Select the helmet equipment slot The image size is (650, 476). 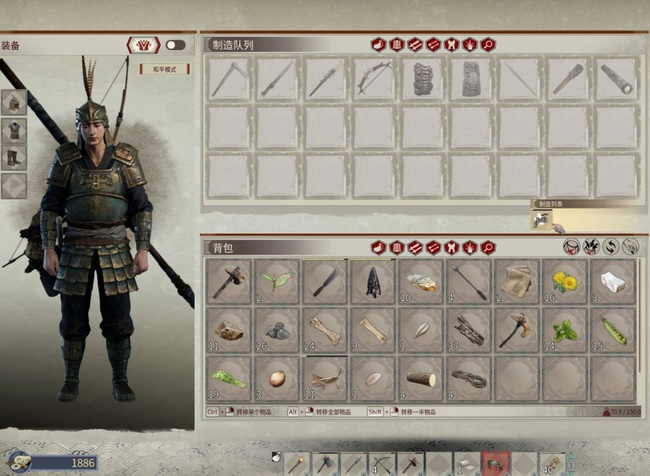coord(14,102)
